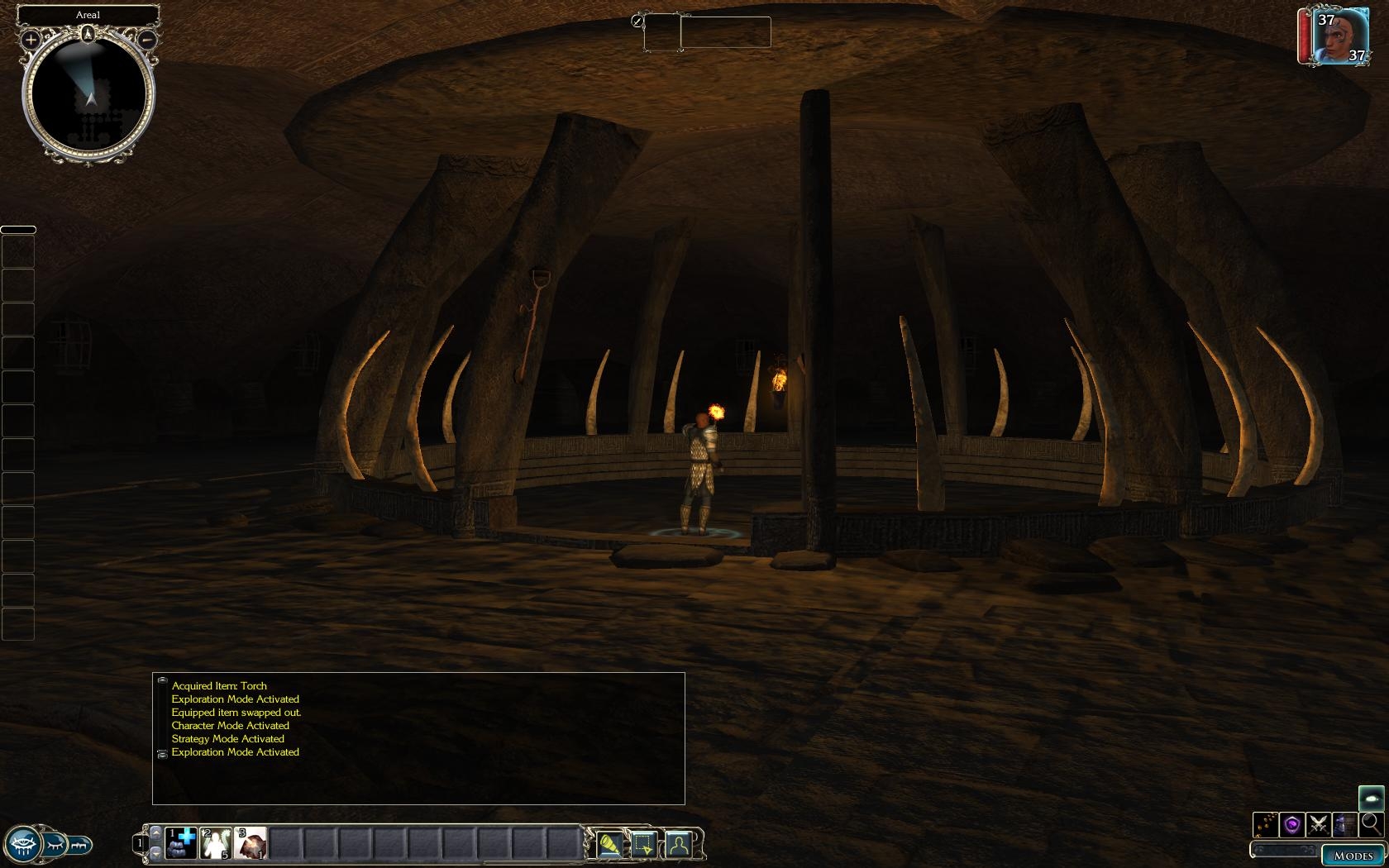Choose the dashed selection box mode icon
This screenshot has width=1389, height=868.
pyautogui.click(x=644, y=844)
